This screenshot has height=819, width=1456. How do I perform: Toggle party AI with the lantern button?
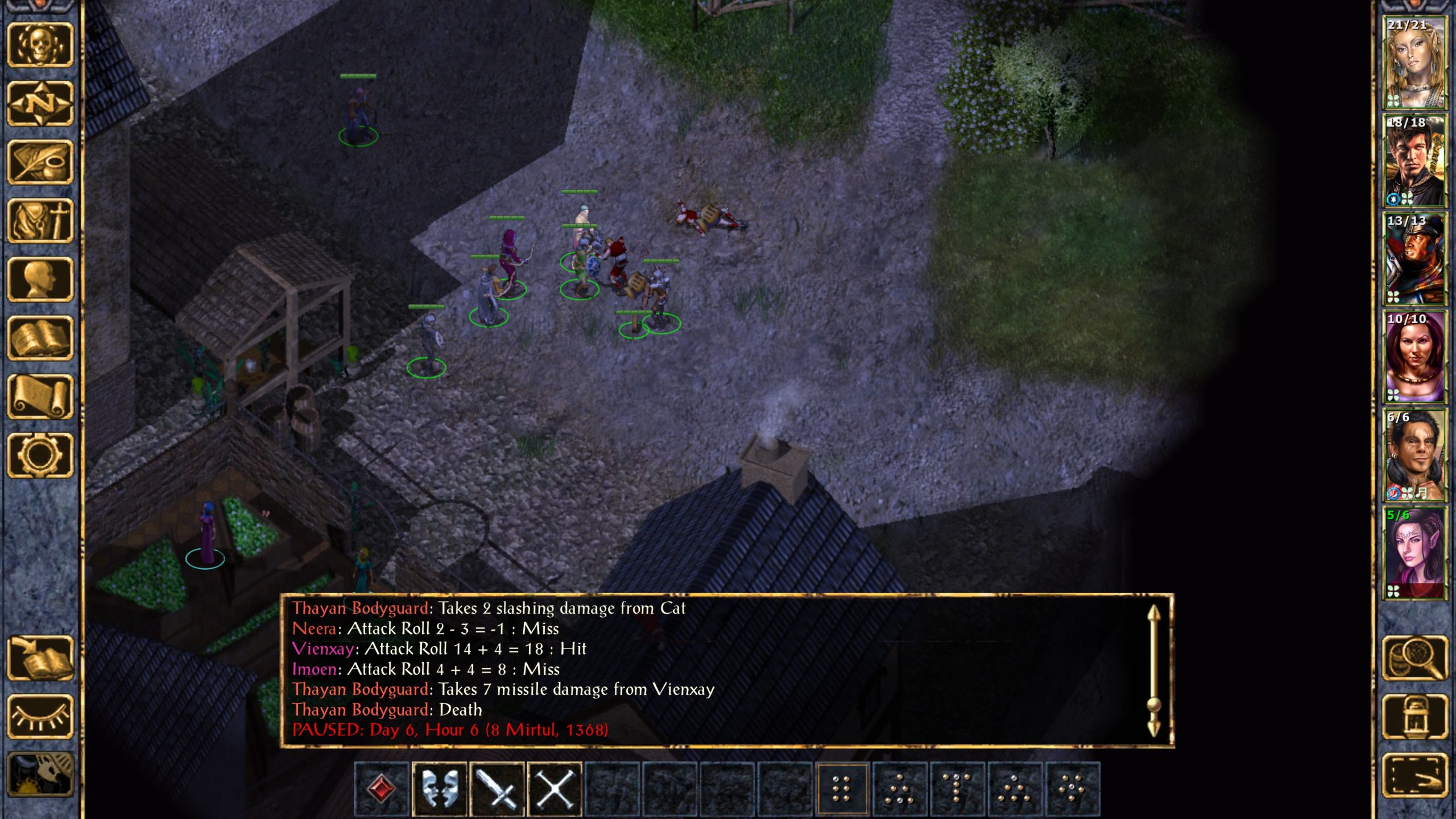coord(1415,717)
